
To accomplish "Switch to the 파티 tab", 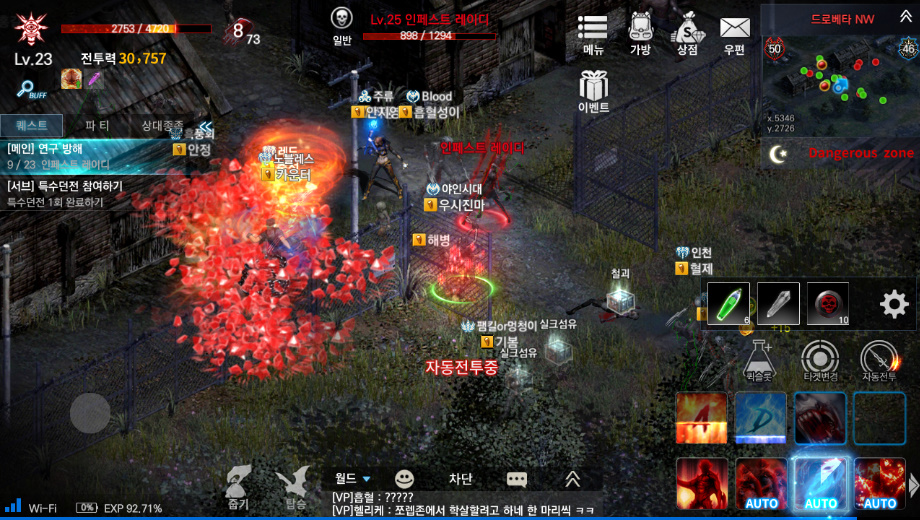I will pos(97,125).
